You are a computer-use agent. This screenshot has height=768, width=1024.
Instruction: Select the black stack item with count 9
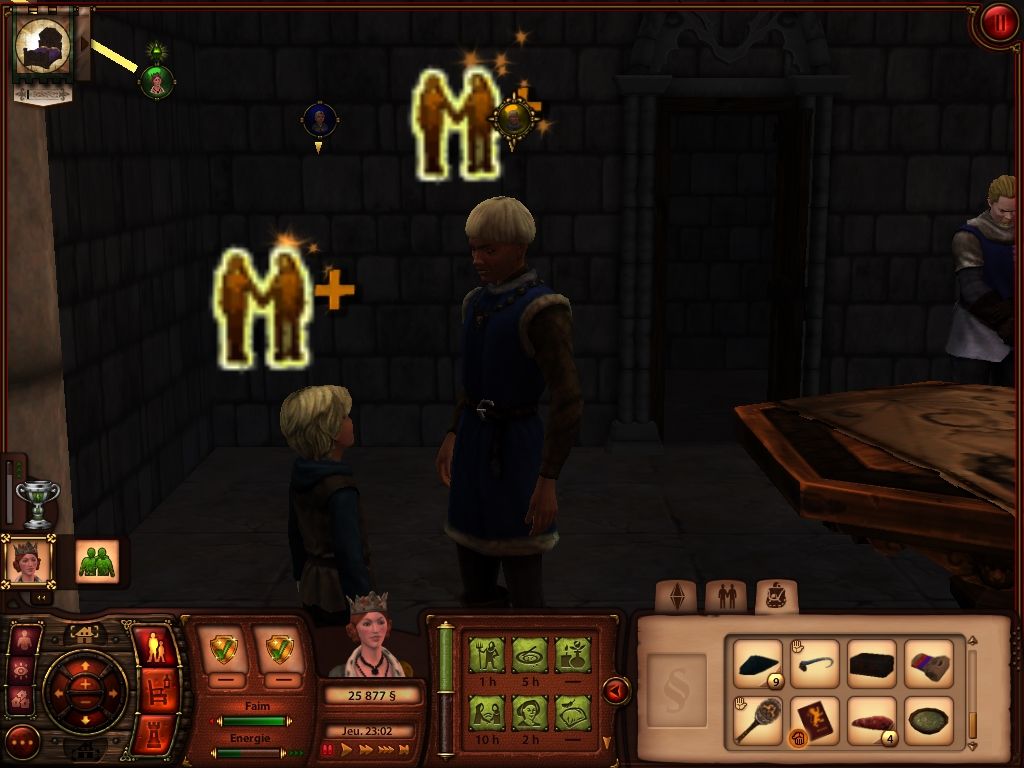click(757, 664)
